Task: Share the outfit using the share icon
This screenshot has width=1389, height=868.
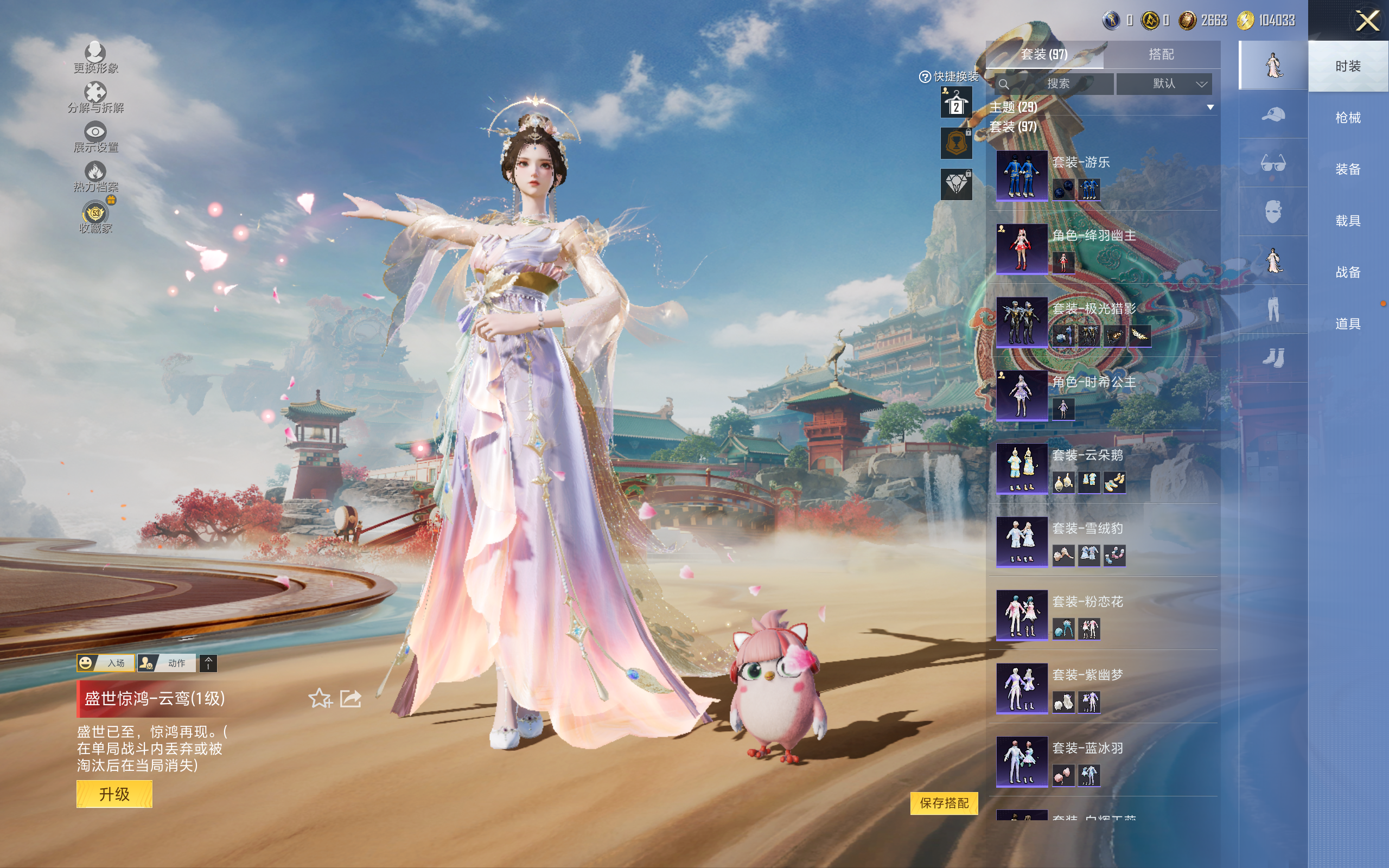Action: click(x=350, y=698)
